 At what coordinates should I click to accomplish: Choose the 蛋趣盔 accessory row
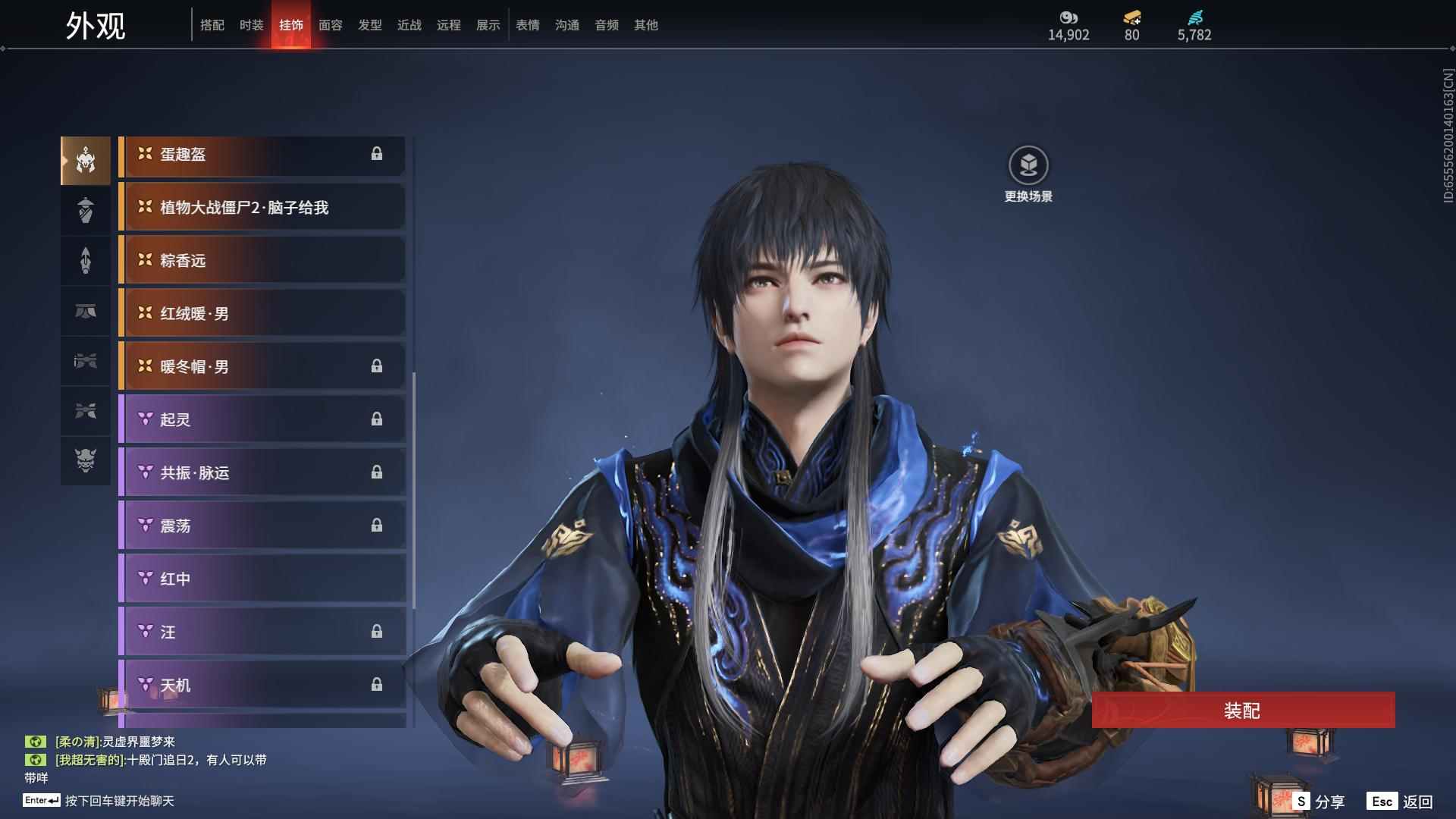(262, 155)
